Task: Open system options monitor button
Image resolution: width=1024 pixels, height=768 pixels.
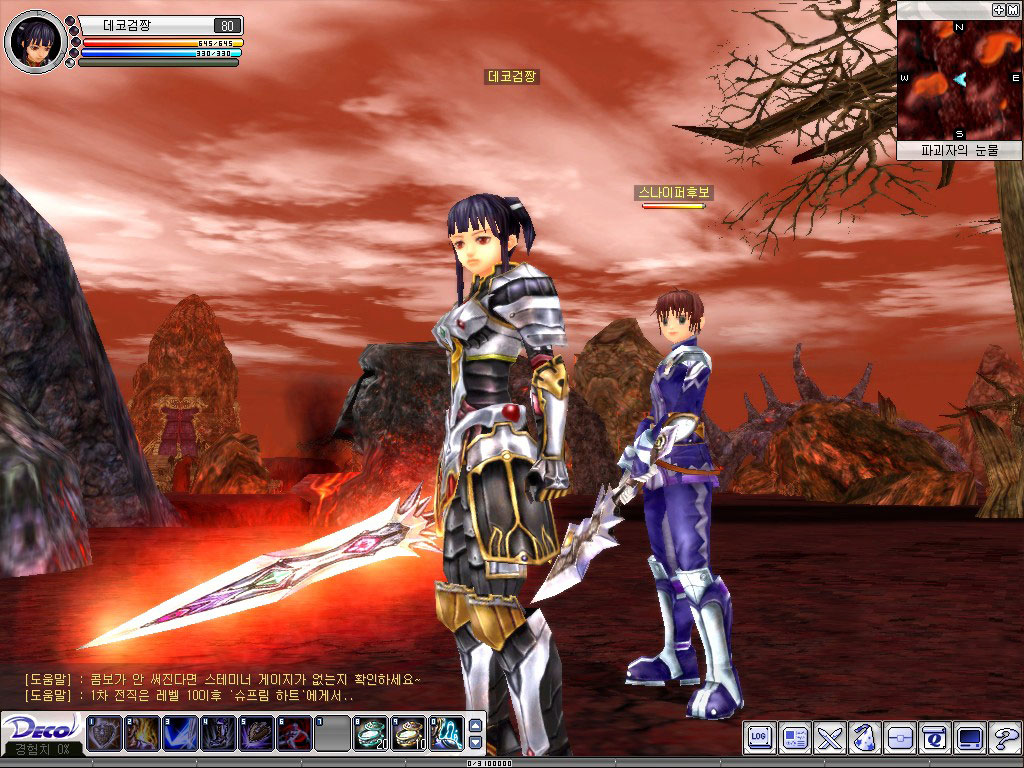Action: click(969, 739)
